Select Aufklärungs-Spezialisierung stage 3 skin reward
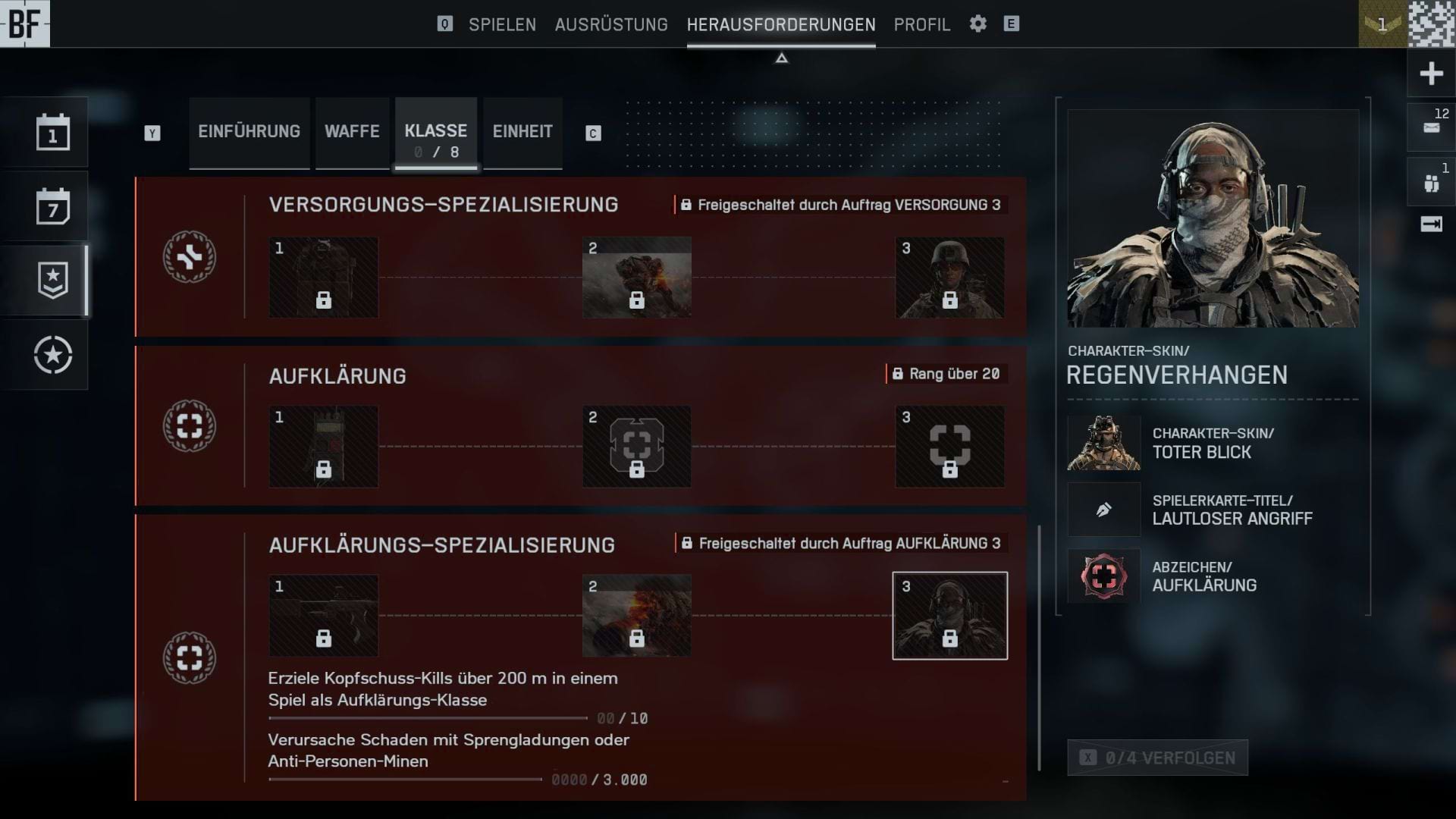This screenshot has height=819, width=1456. coord(949,616)
